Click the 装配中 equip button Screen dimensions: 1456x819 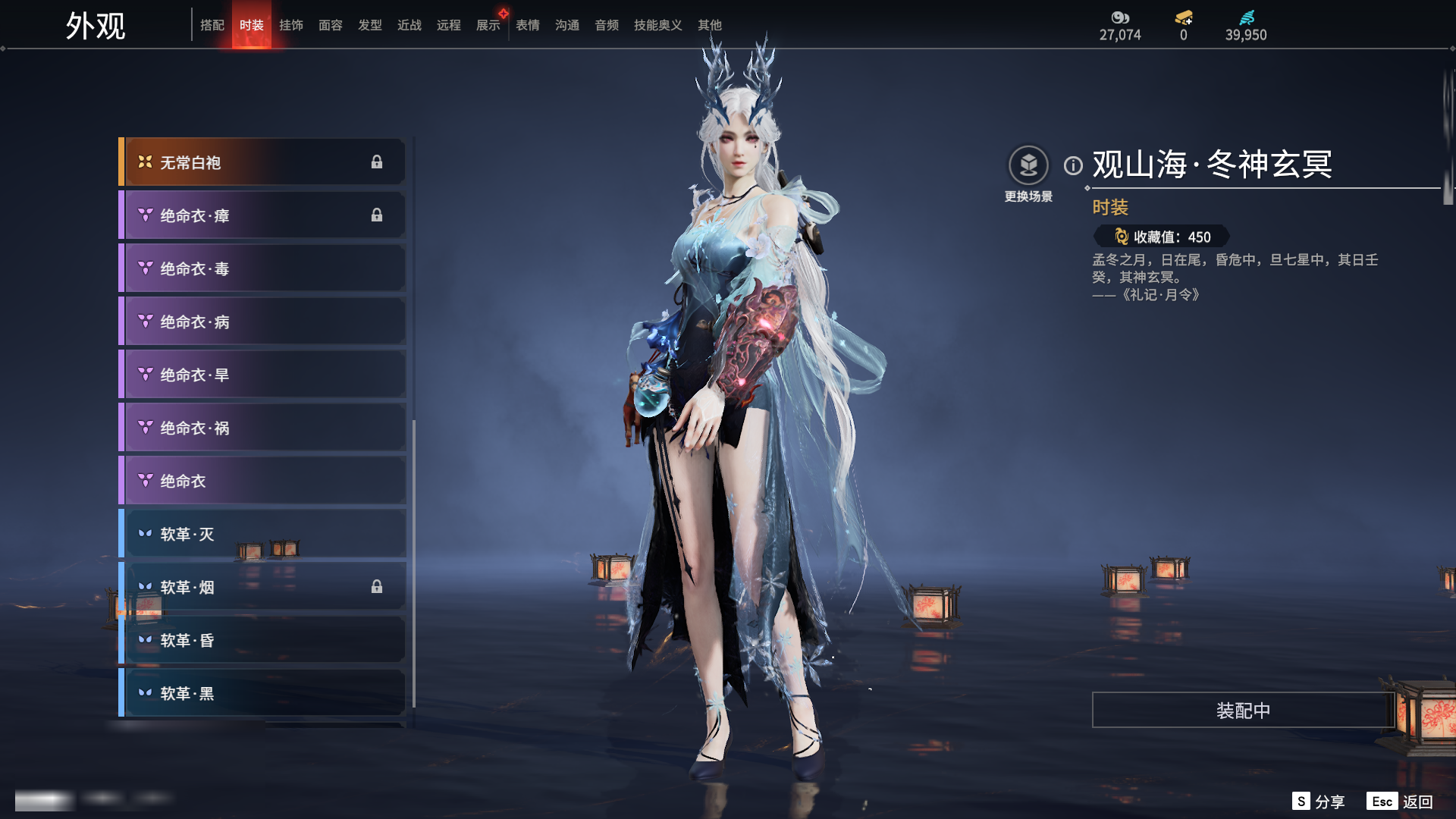point(1243,710)
